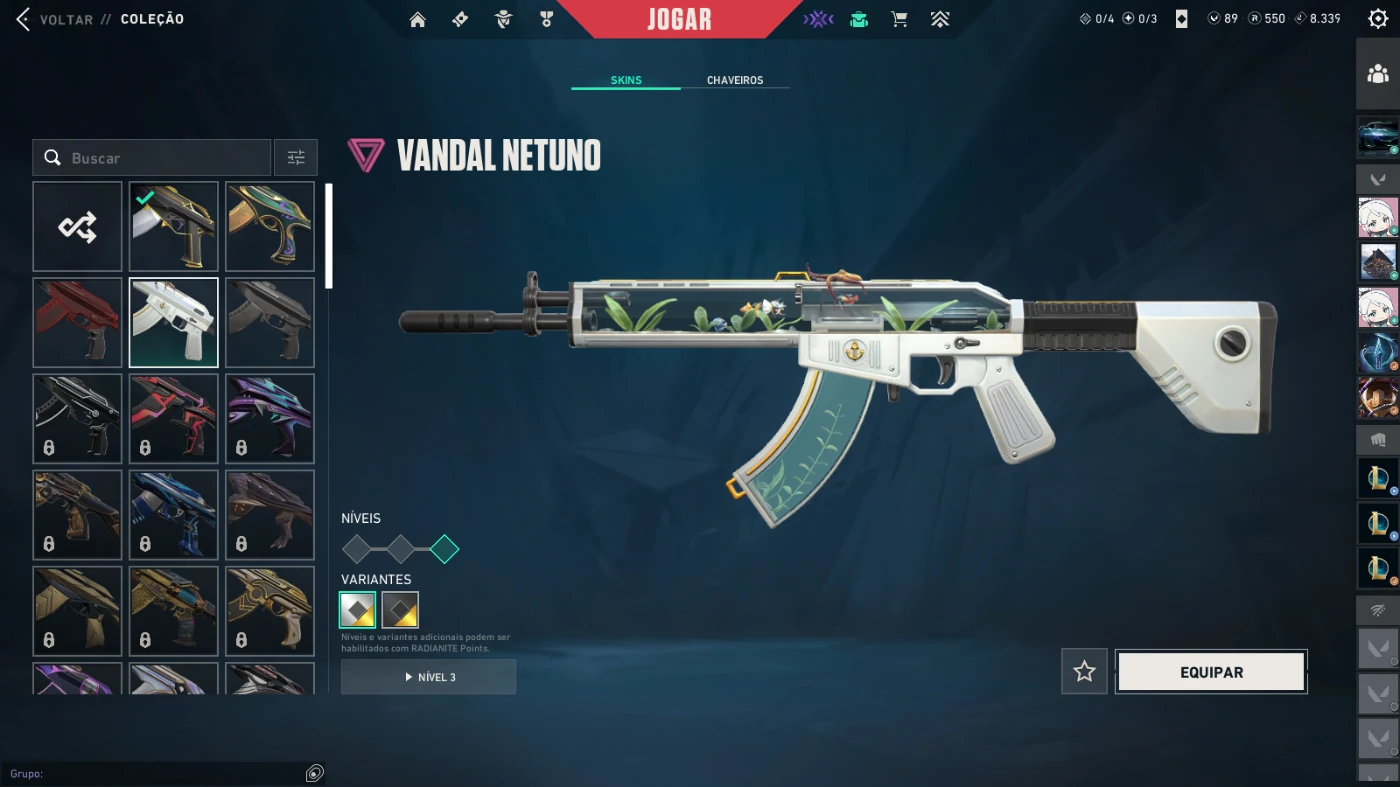Switch to the Chaveiros tab
The height and width of the screenshot is (787, 1400).
[x=735, y=80]
